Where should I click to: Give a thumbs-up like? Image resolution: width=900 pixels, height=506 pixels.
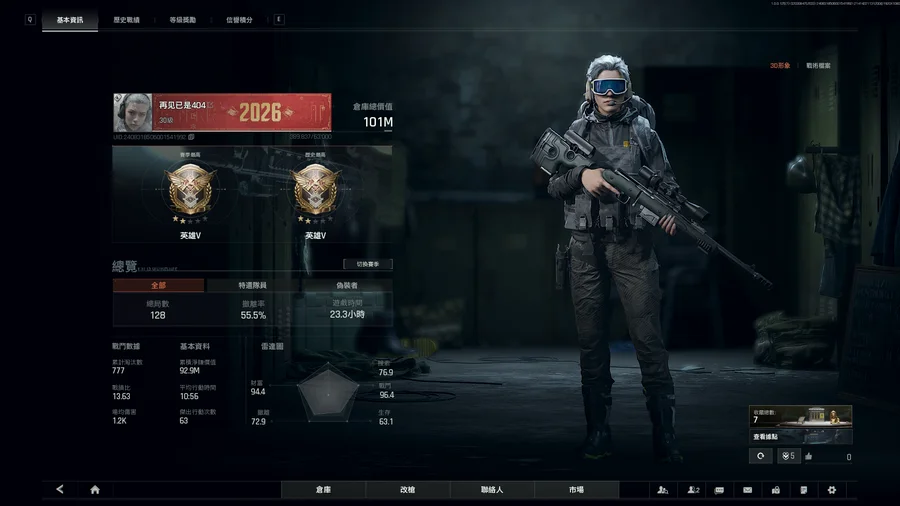click(x=808, y=456)
